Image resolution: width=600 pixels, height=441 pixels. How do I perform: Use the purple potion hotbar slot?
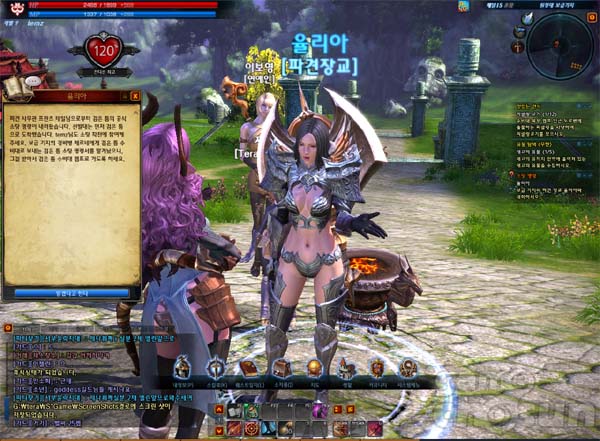point(321,411)
